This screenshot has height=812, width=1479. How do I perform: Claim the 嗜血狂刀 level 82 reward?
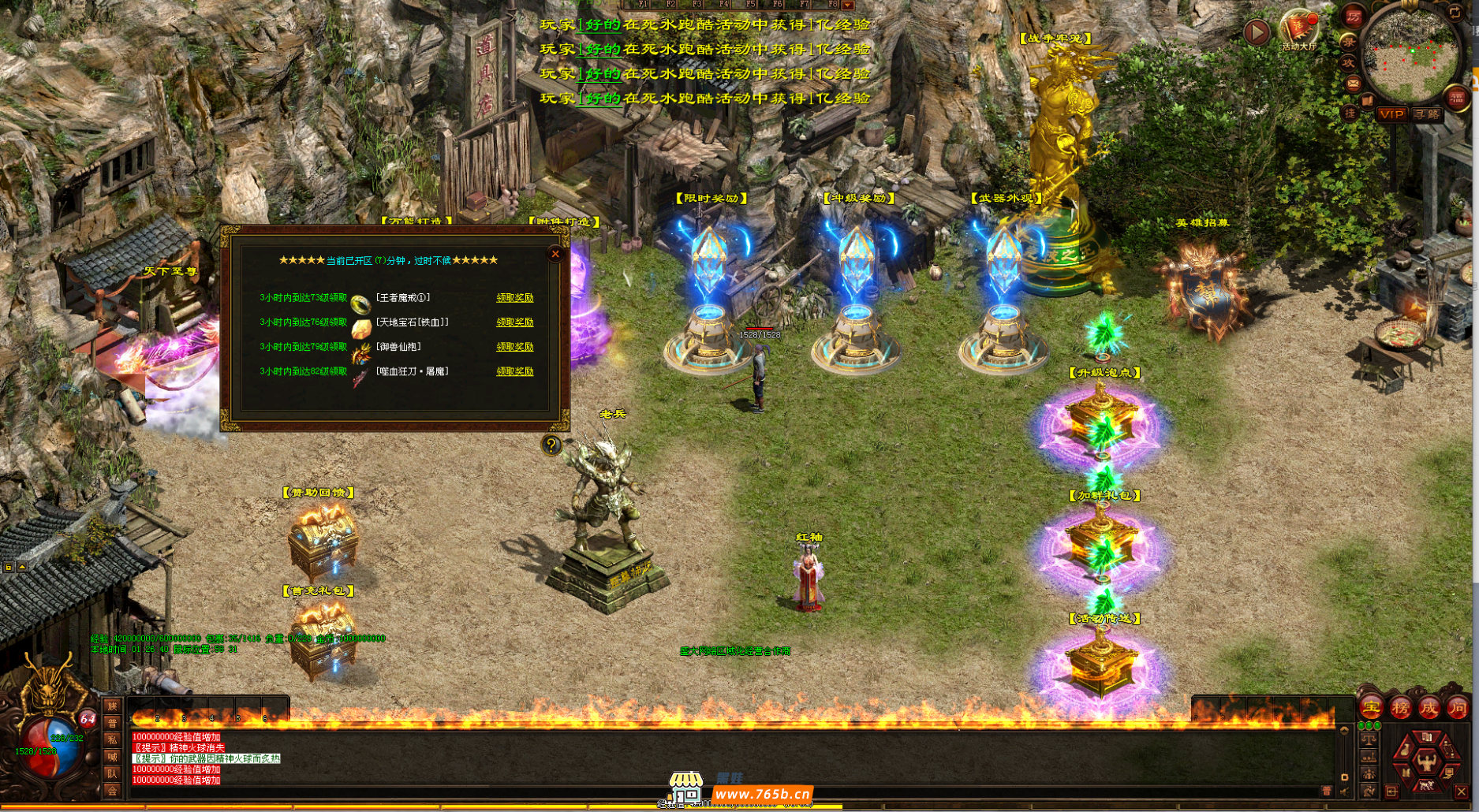click(514, 371)
